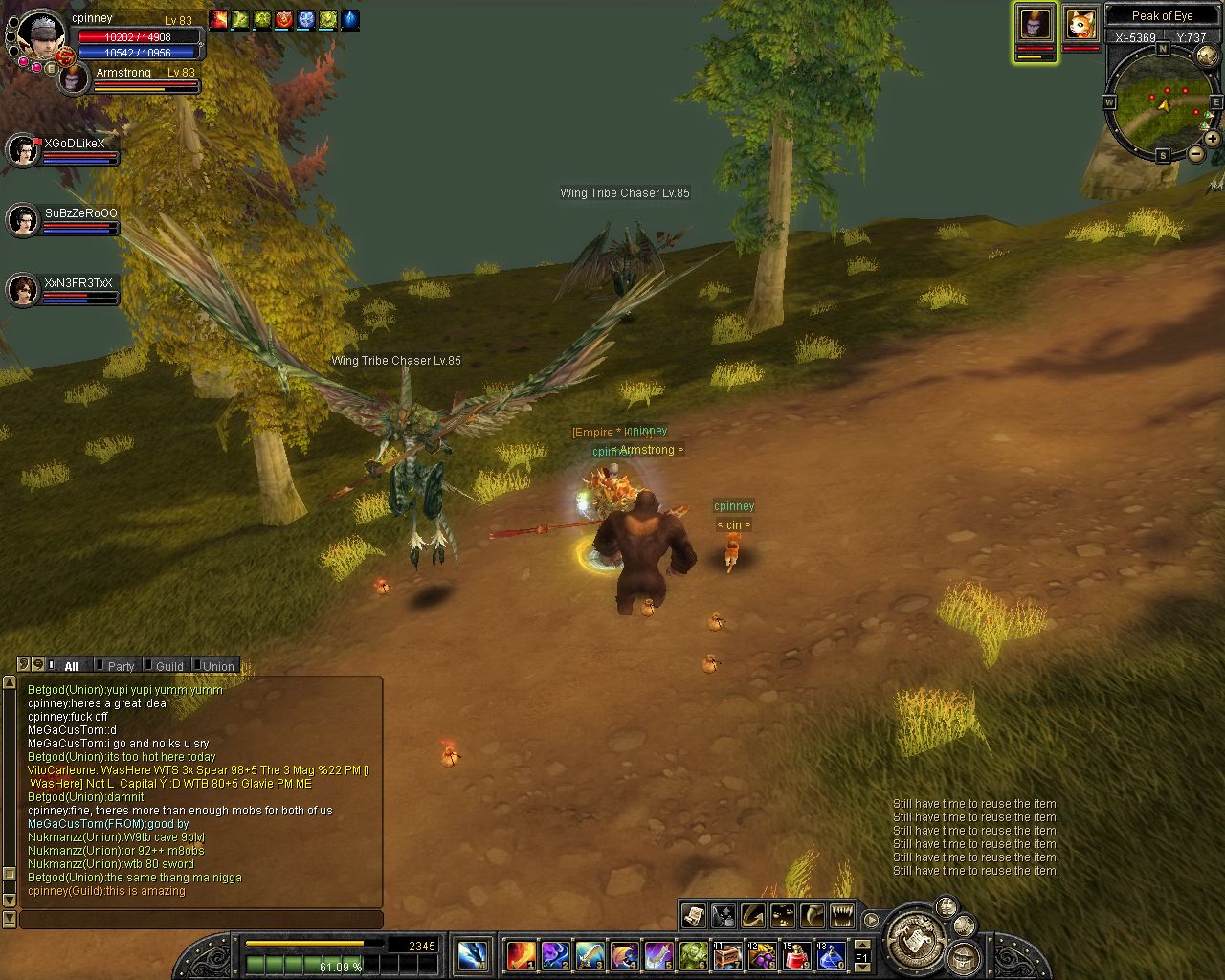
Task: Activate the flaming sword skill in slot 1
Action: (521, 954)
